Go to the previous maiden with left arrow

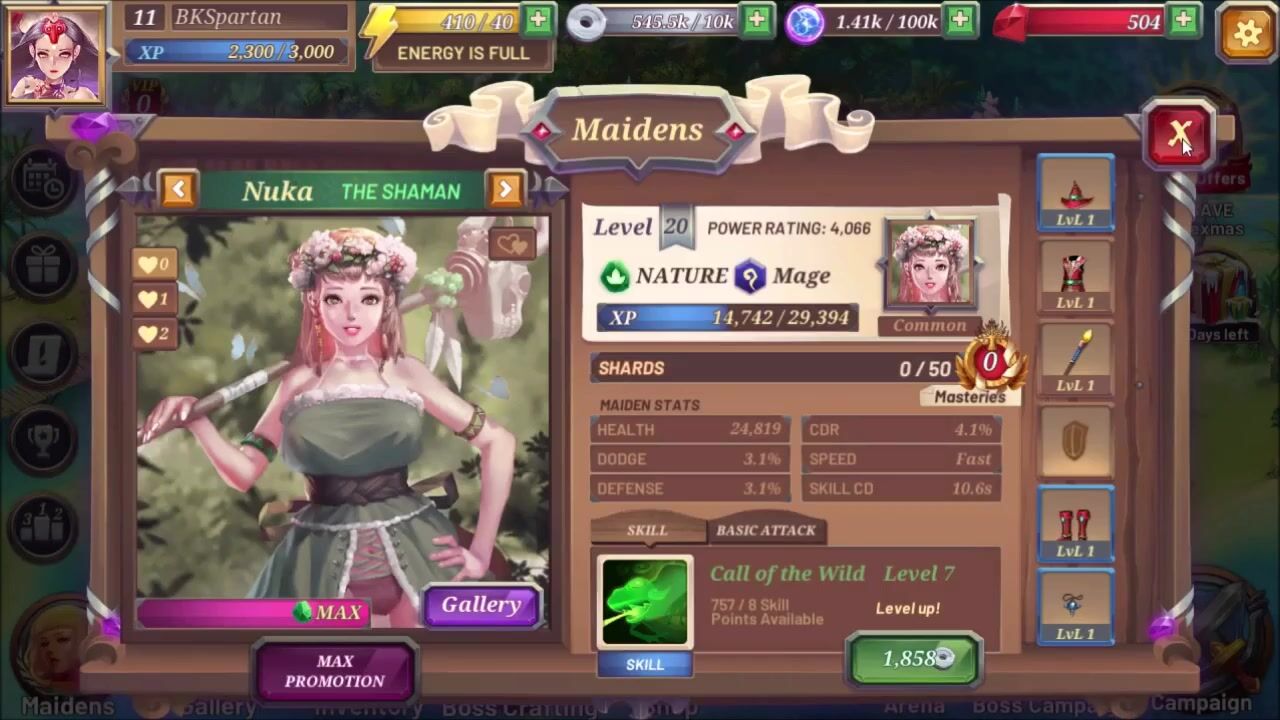[x=178, y=189]
